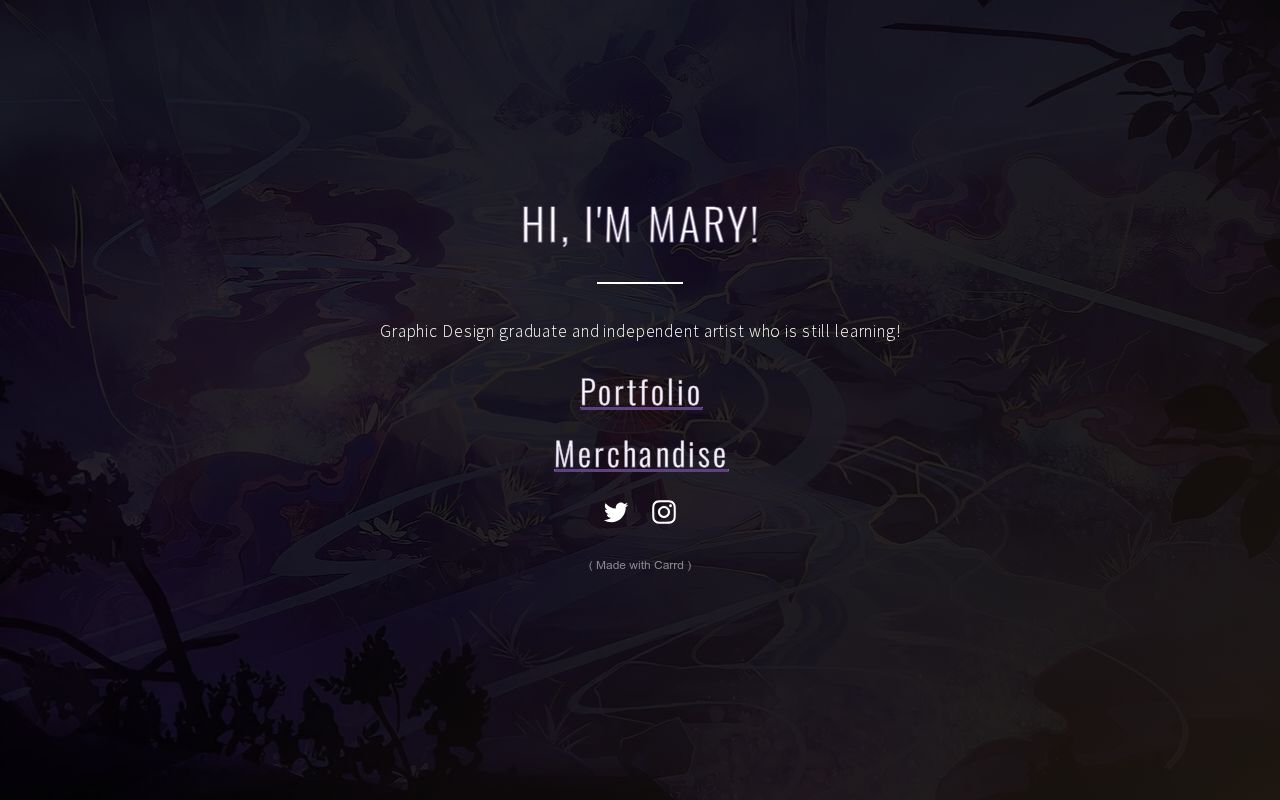The image size is (1280, 800).
Task: Click the 'HI, I'M MARY!' heading
Action: pos(640,224)
